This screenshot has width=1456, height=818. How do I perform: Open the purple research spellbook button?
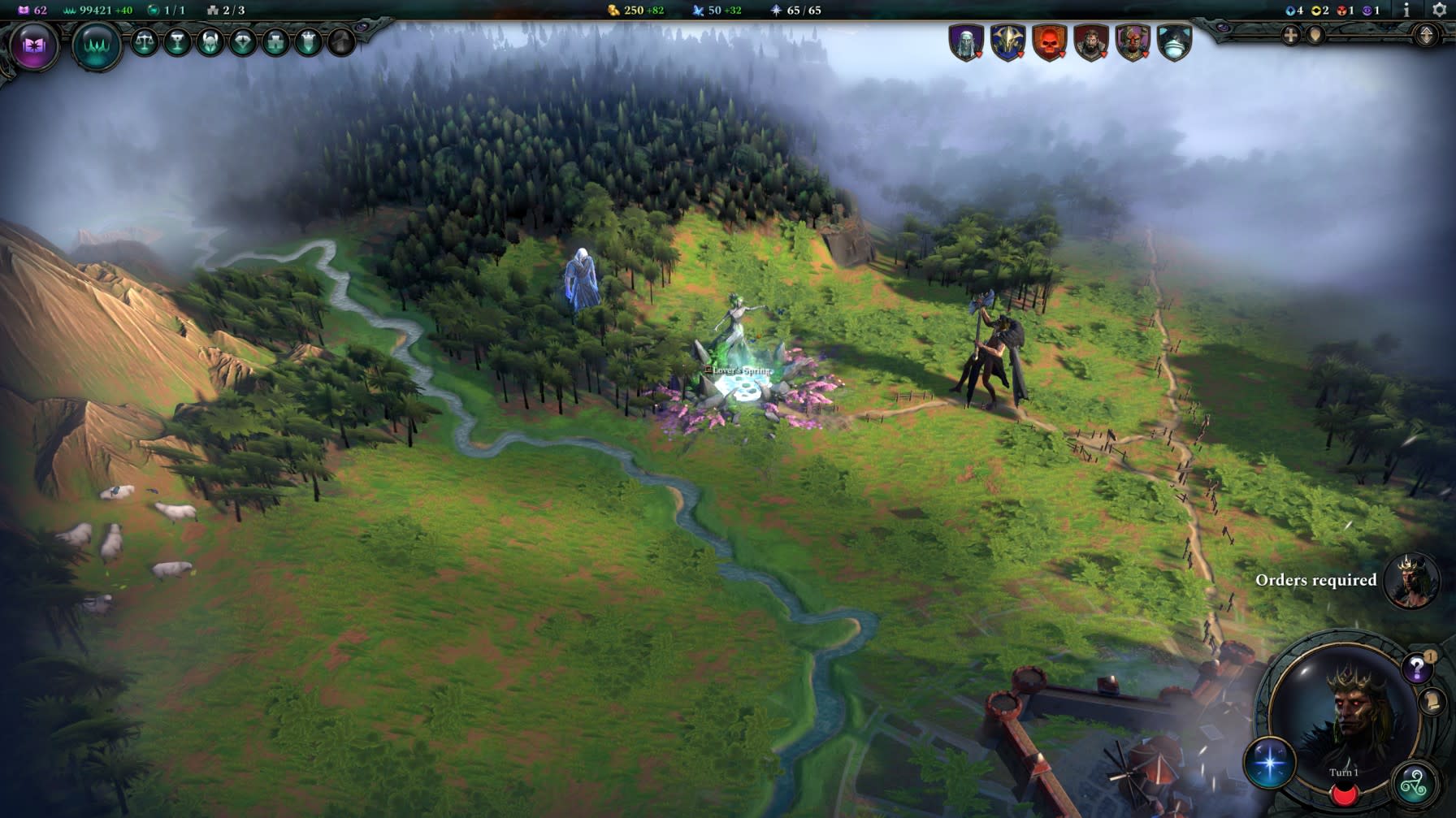(x=33, y=45)
